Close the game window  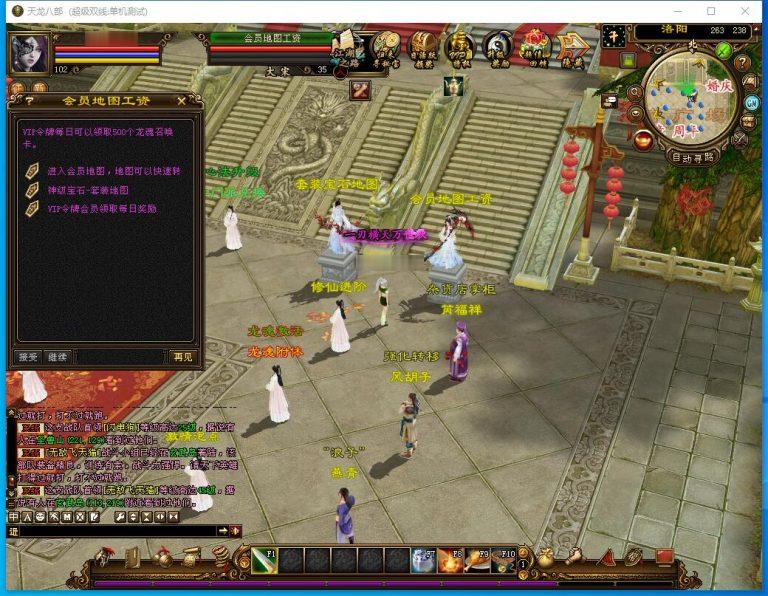[x=744, y=11]
